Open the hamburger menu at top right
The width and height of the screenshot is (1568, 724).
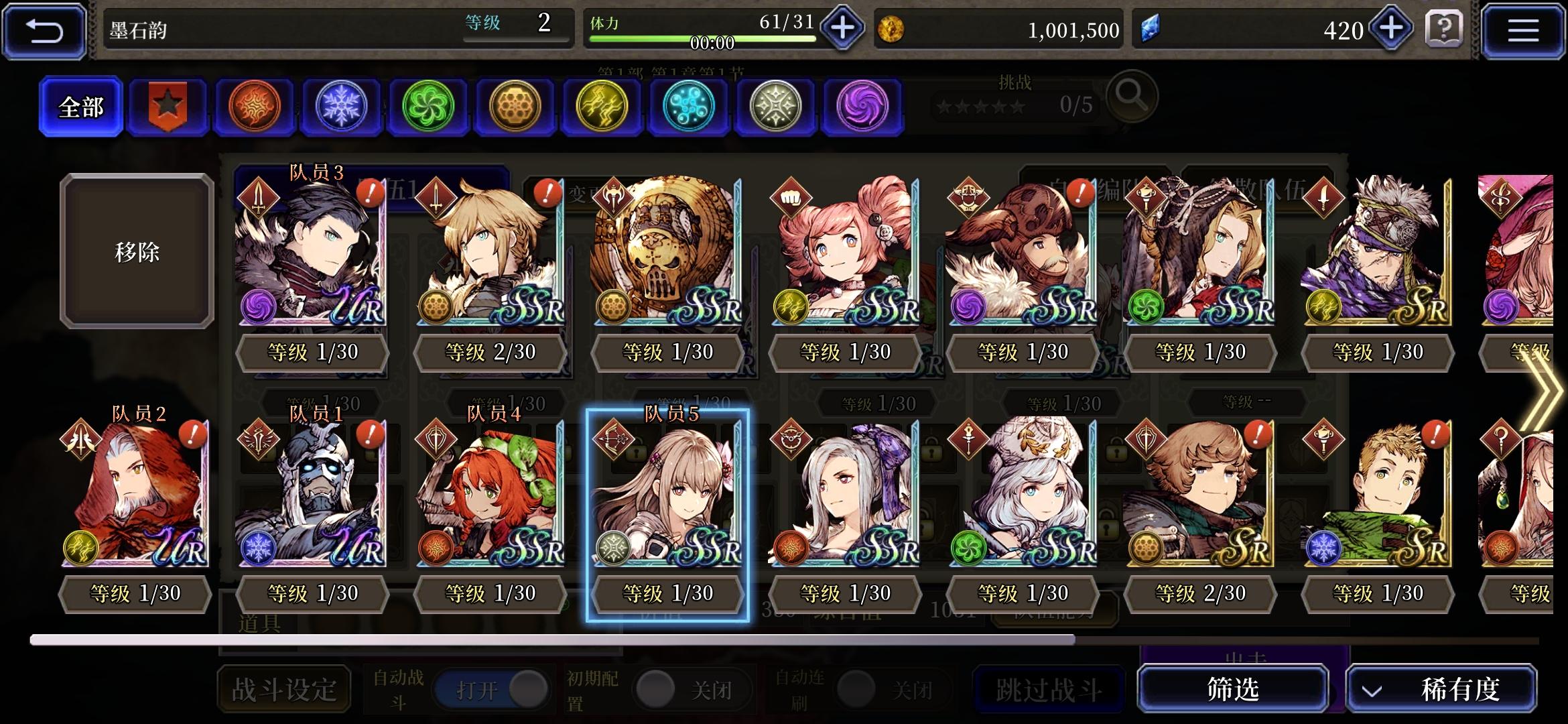(x=1523, y=29)
